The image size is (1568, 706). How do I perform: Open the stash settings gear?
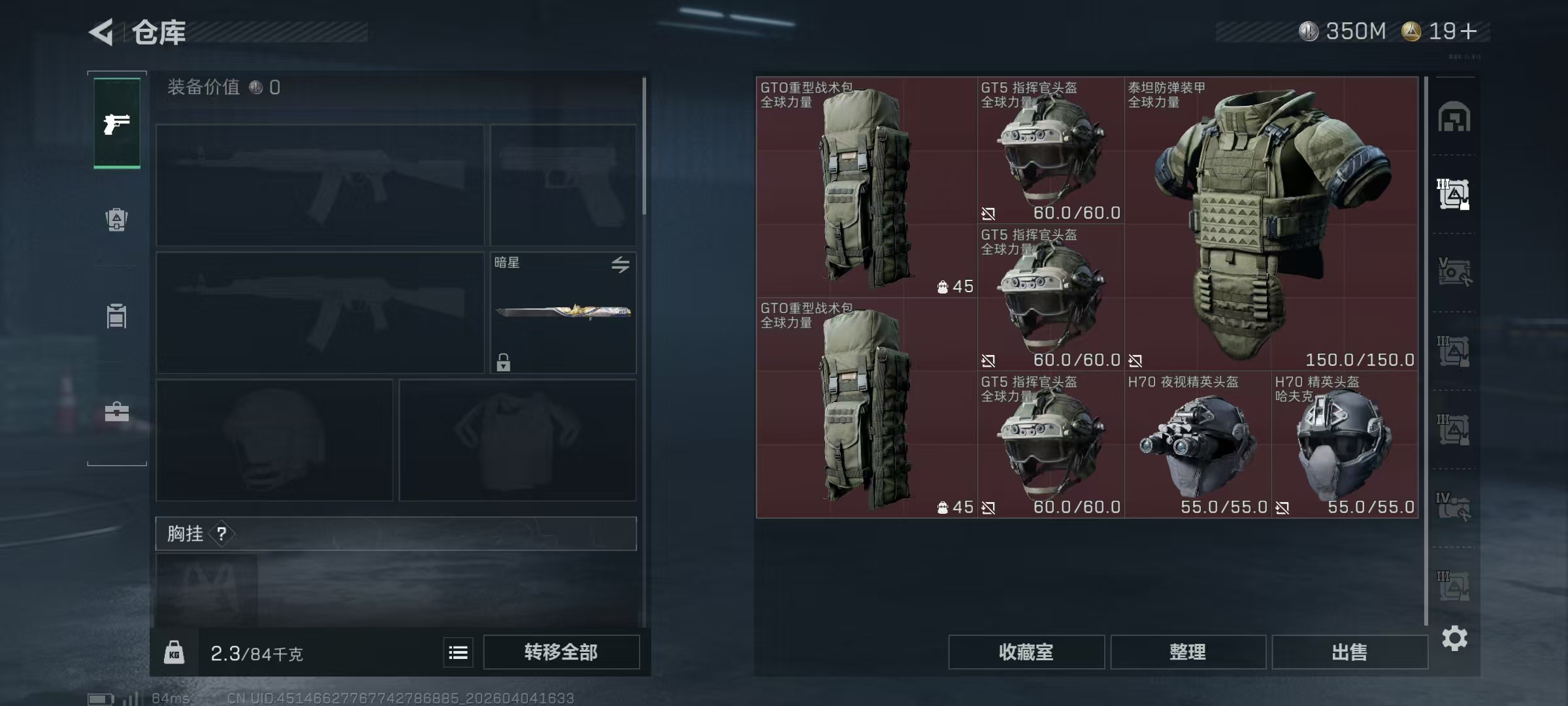coord(1454,638)
